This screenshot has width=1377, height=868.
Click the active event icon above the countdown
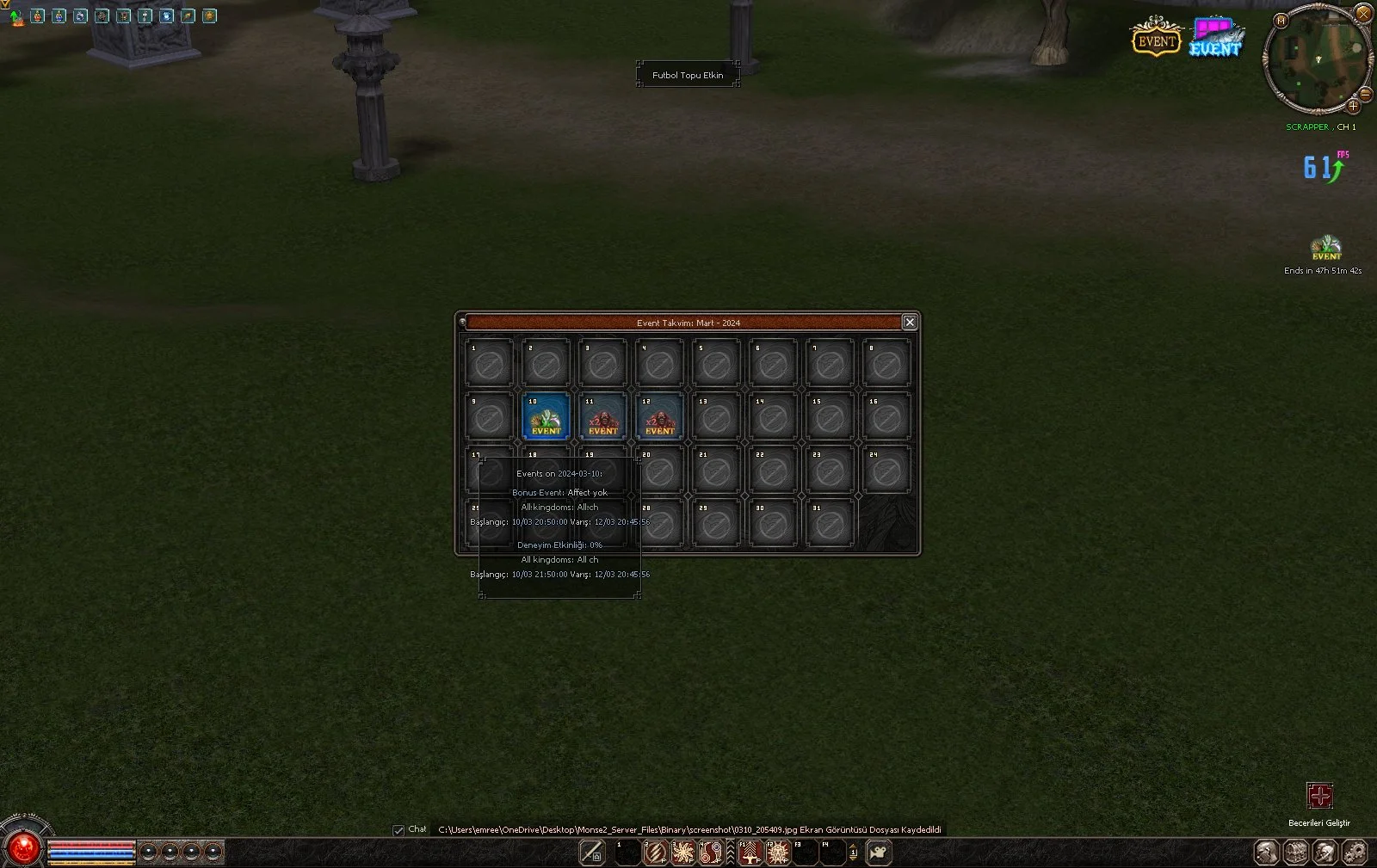pos(1325,248)
